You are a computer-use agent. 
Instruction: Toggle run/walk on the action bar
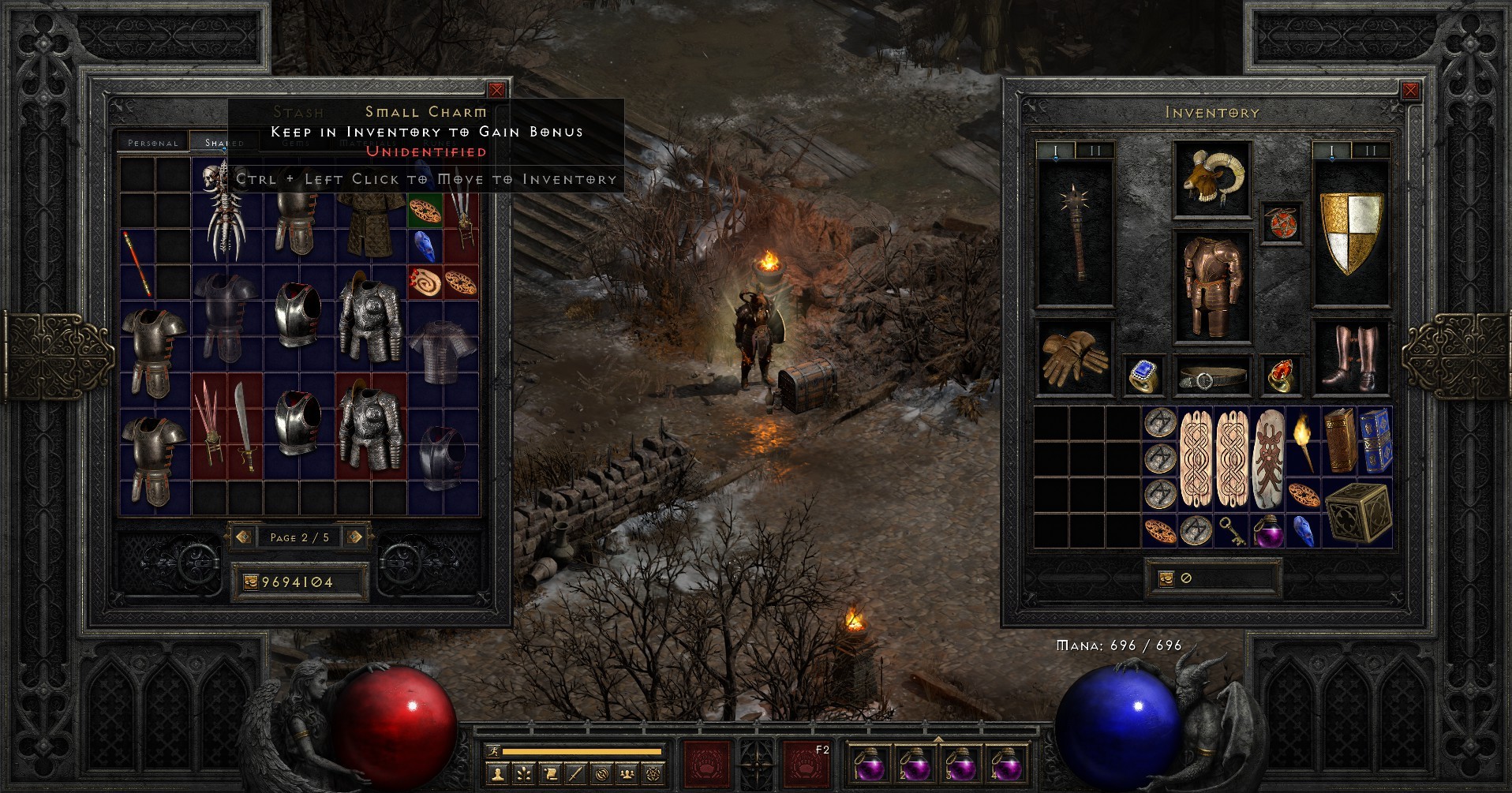click(x=495, y=752)
